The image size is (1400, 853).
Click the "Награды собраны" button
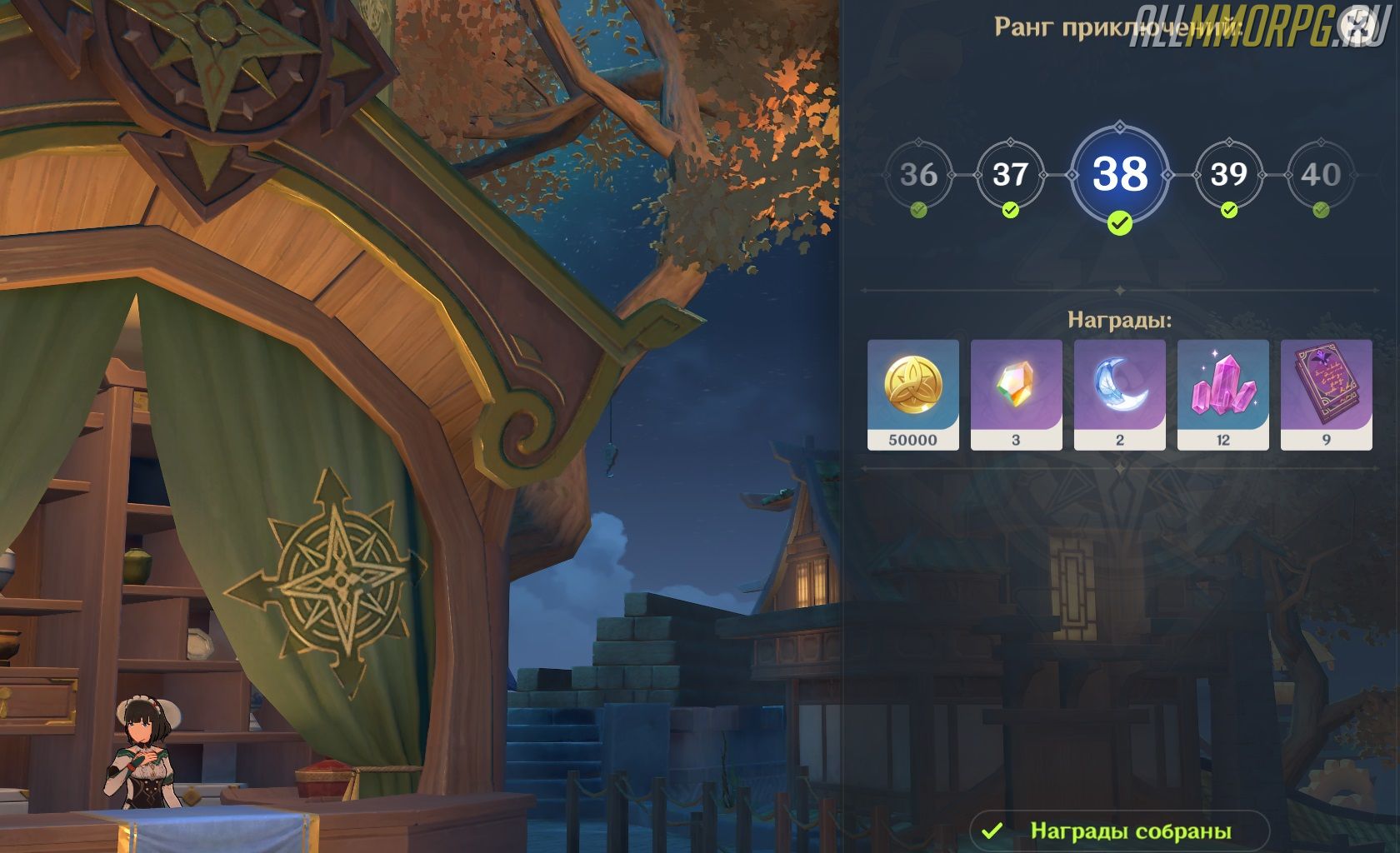click(1119, 831)
